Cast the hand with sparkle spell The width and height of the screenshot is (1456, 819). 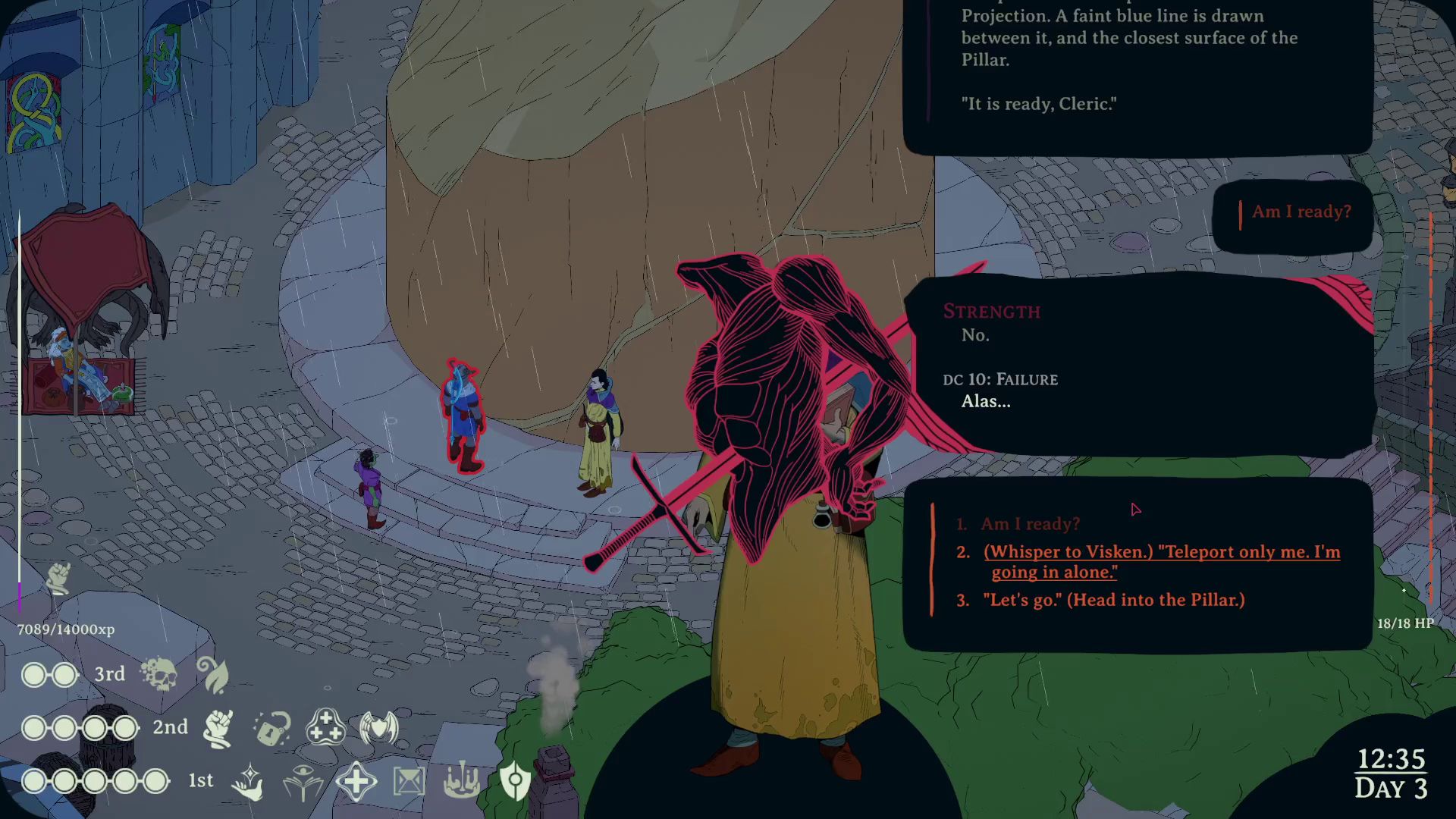(249, 781)
